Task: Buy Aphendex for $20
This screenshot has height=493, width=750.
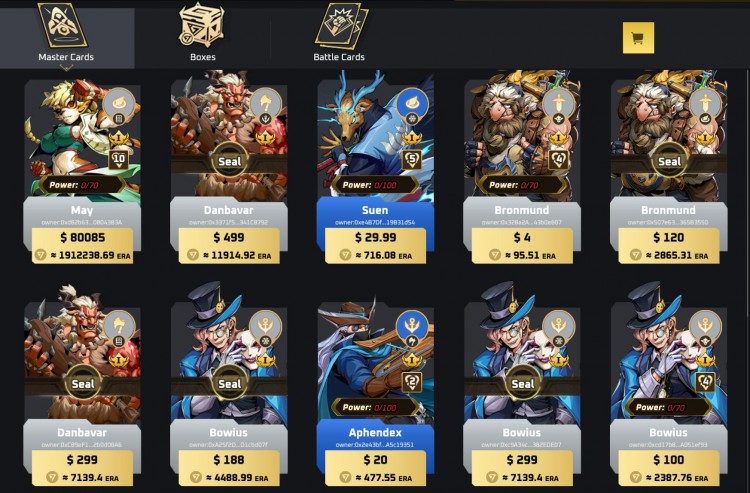Action: point(376,459)
